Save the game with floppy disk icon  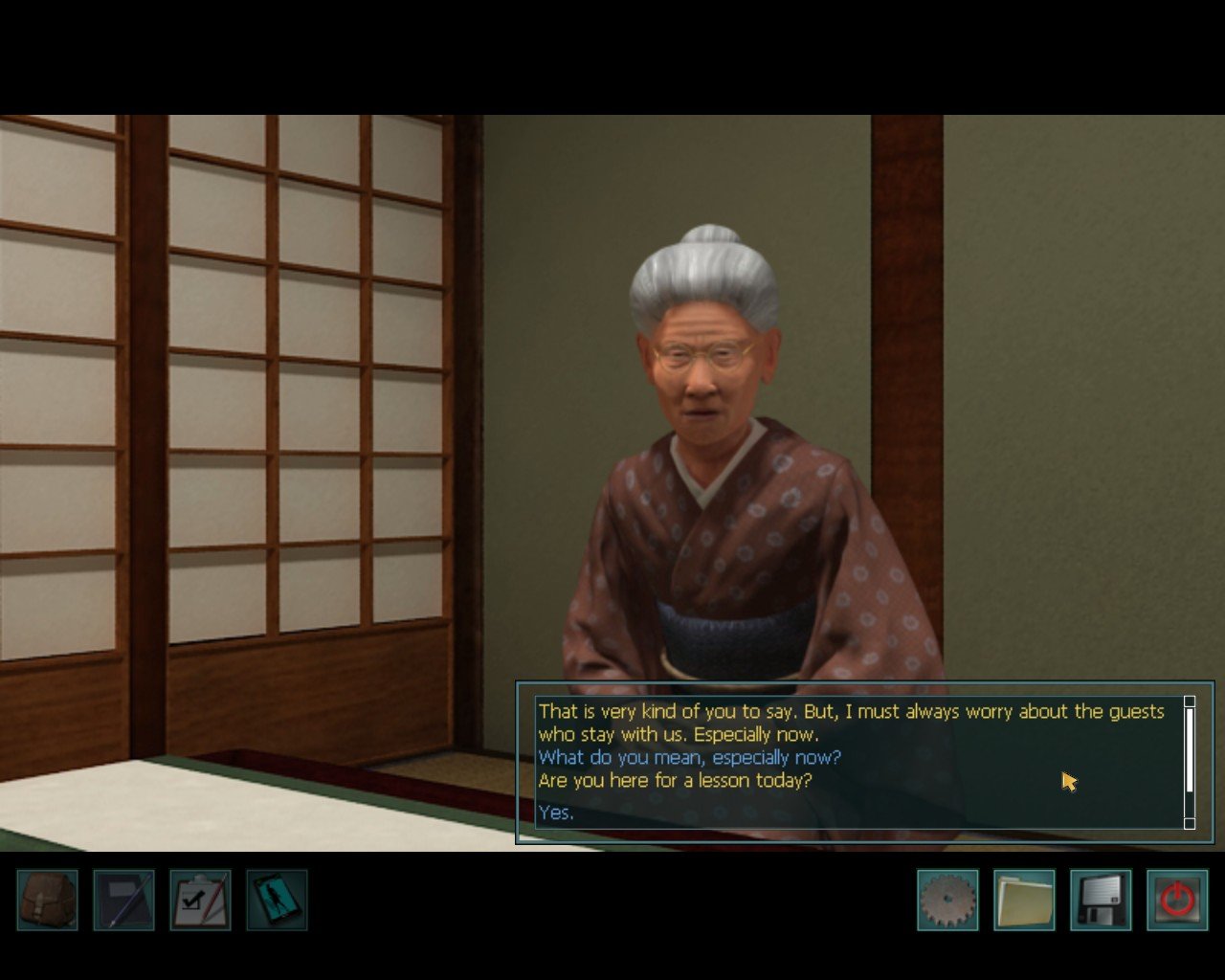point(1101,900)
